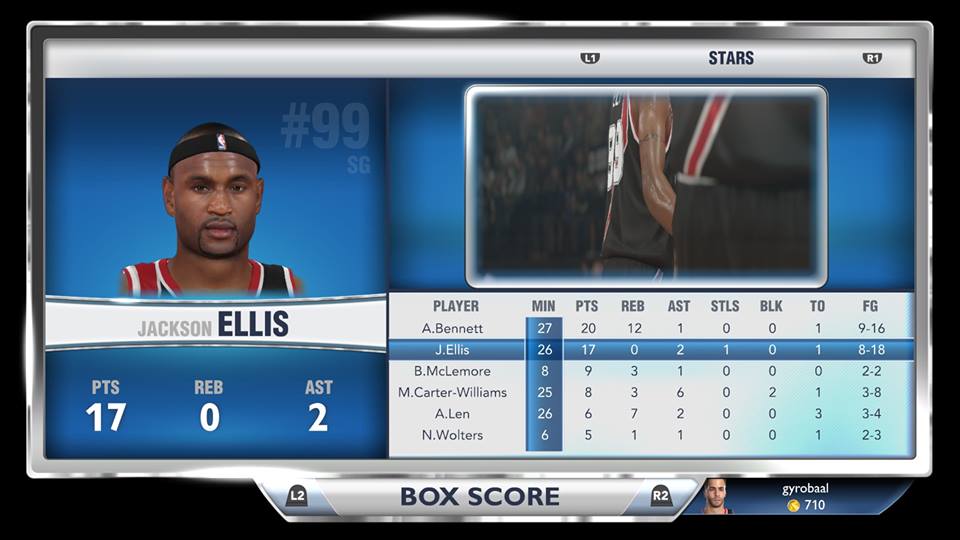
Task: Select N.Wolters in the box score list
Action: tap(452, 435)
